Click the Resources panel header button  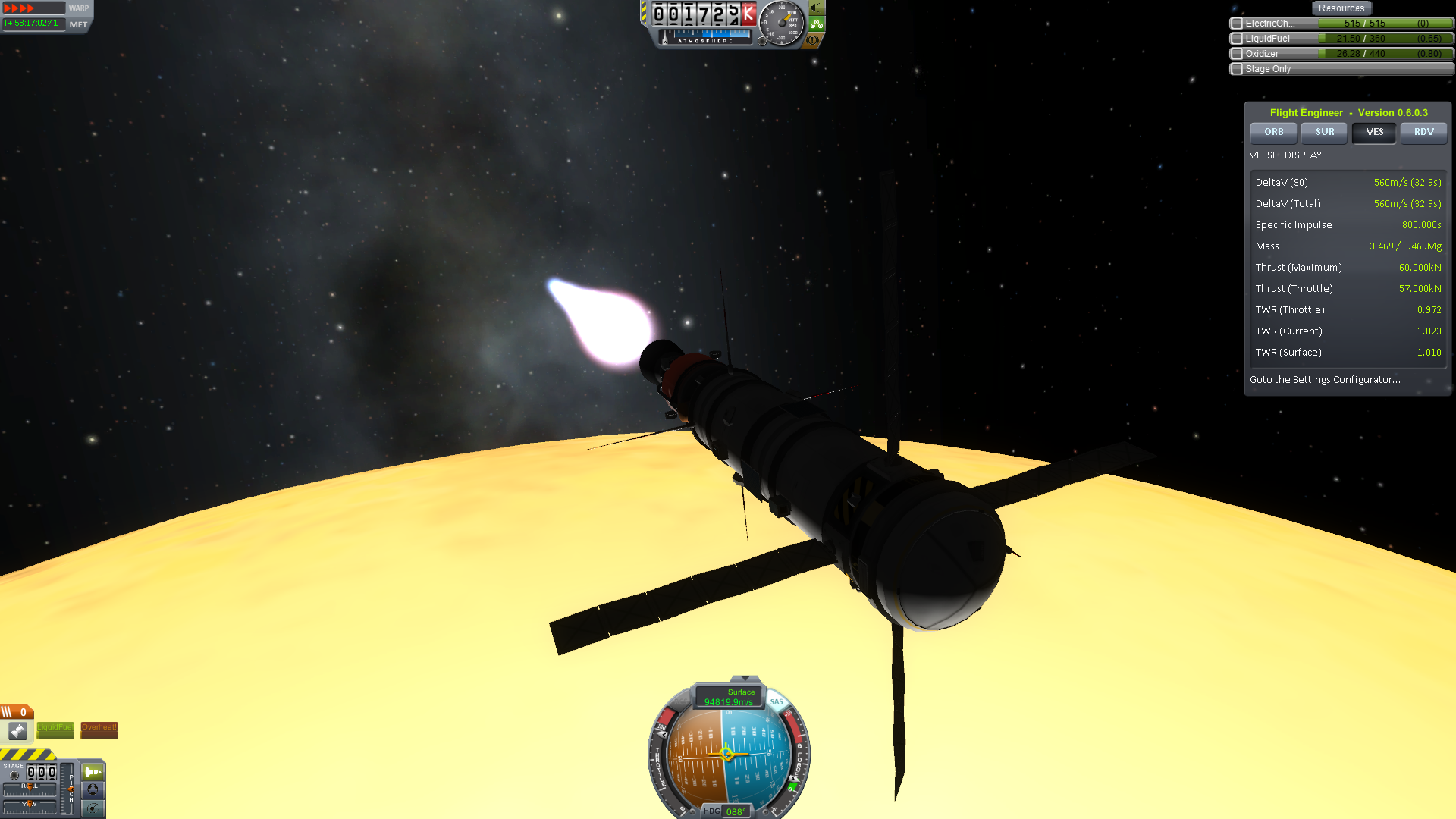tap(1341, 8)
